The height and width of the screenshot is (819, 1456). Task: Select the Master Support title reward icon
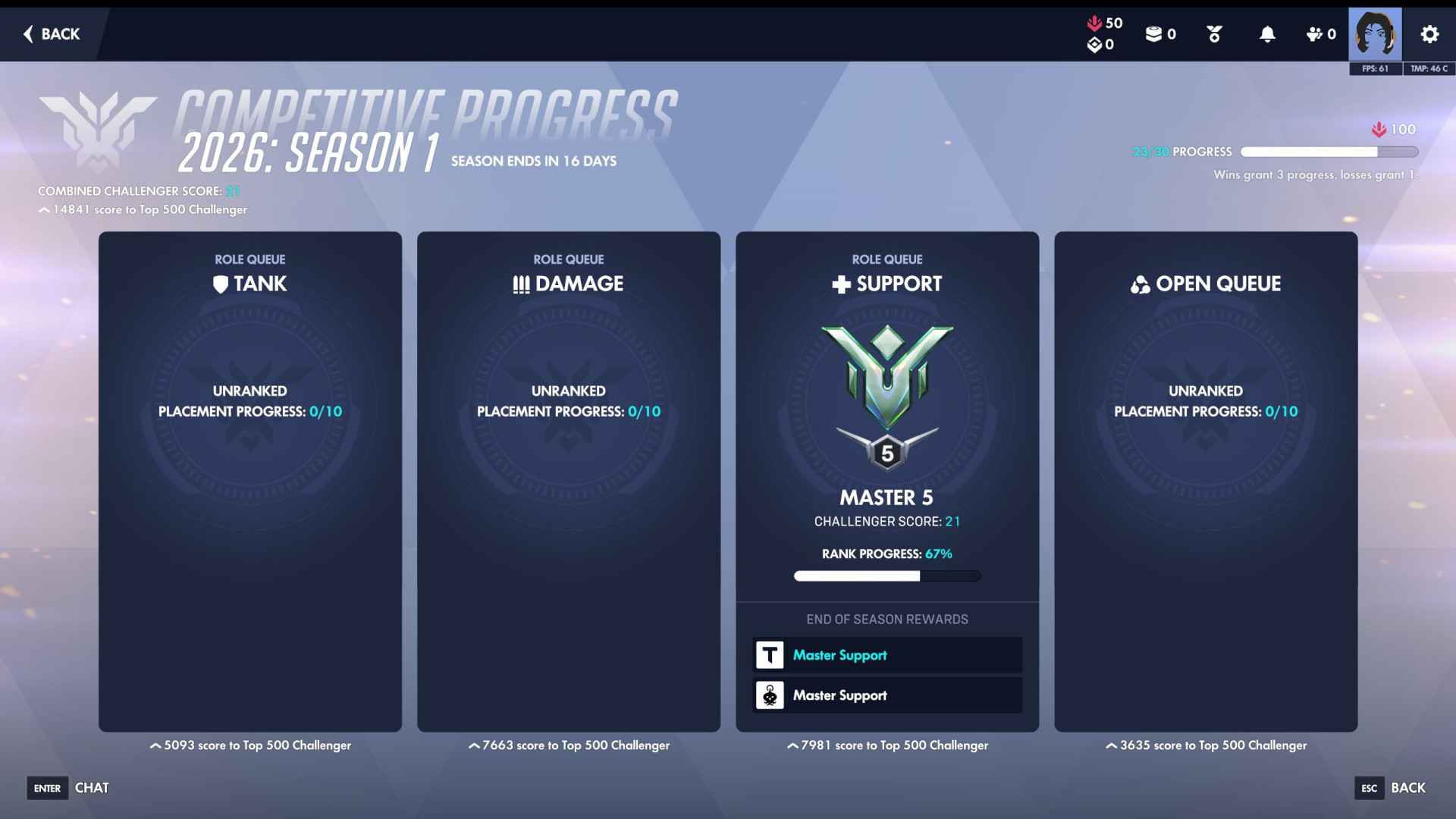[x=769, y=654]
